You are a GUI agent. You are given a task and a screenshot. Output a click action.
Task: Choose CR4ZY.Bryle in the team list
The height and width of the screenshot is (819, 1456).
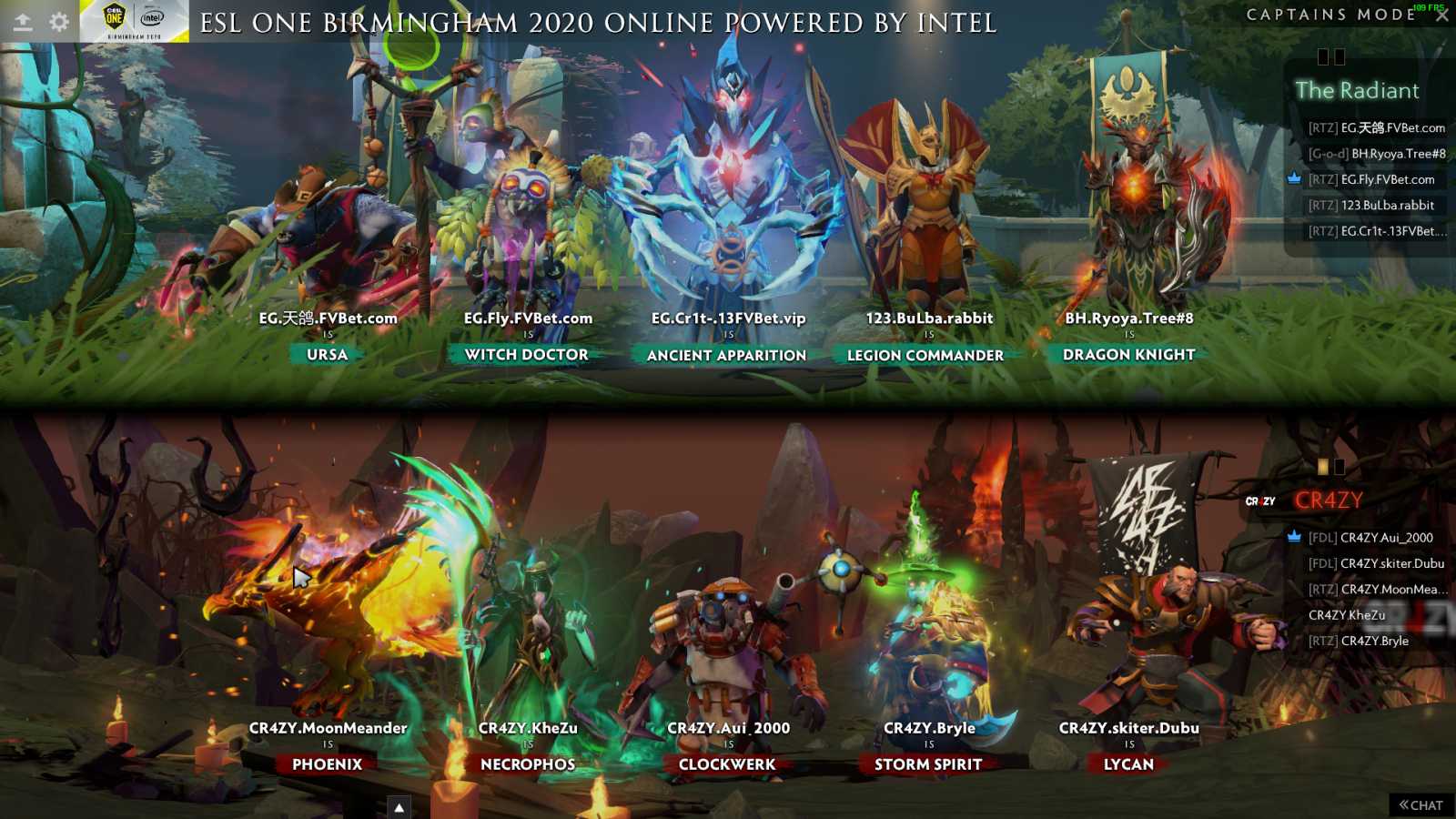click(1374, 641)
